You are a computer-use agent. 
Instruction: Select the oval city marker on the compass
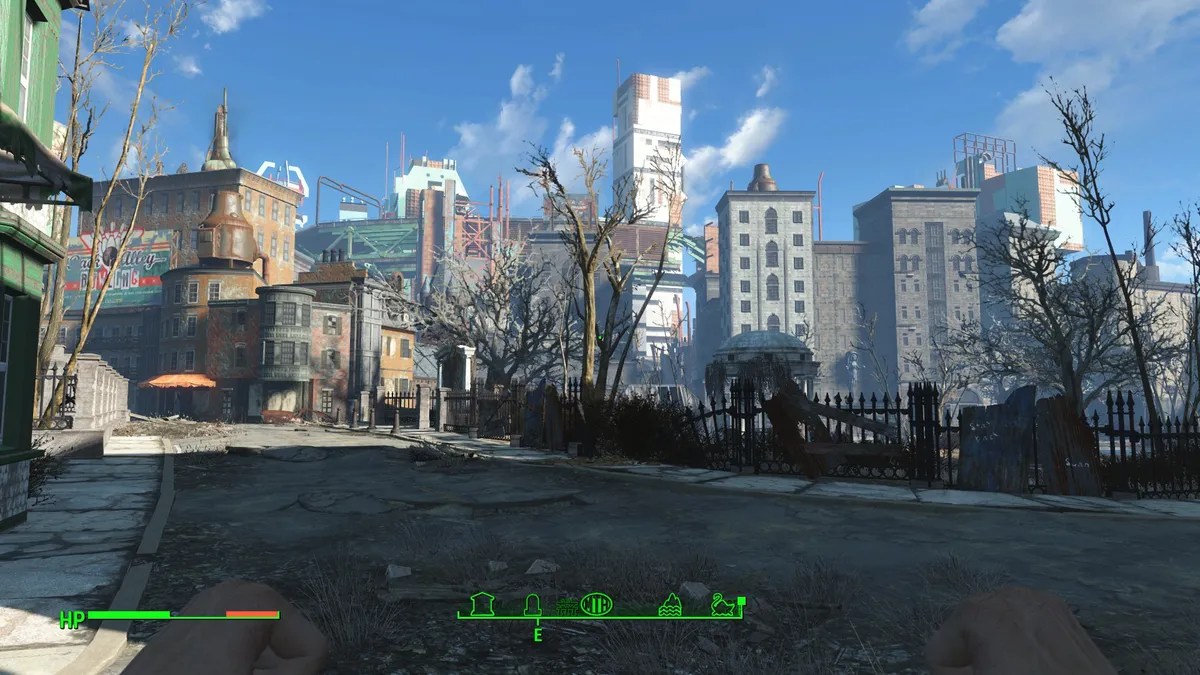tap(596, 604)
